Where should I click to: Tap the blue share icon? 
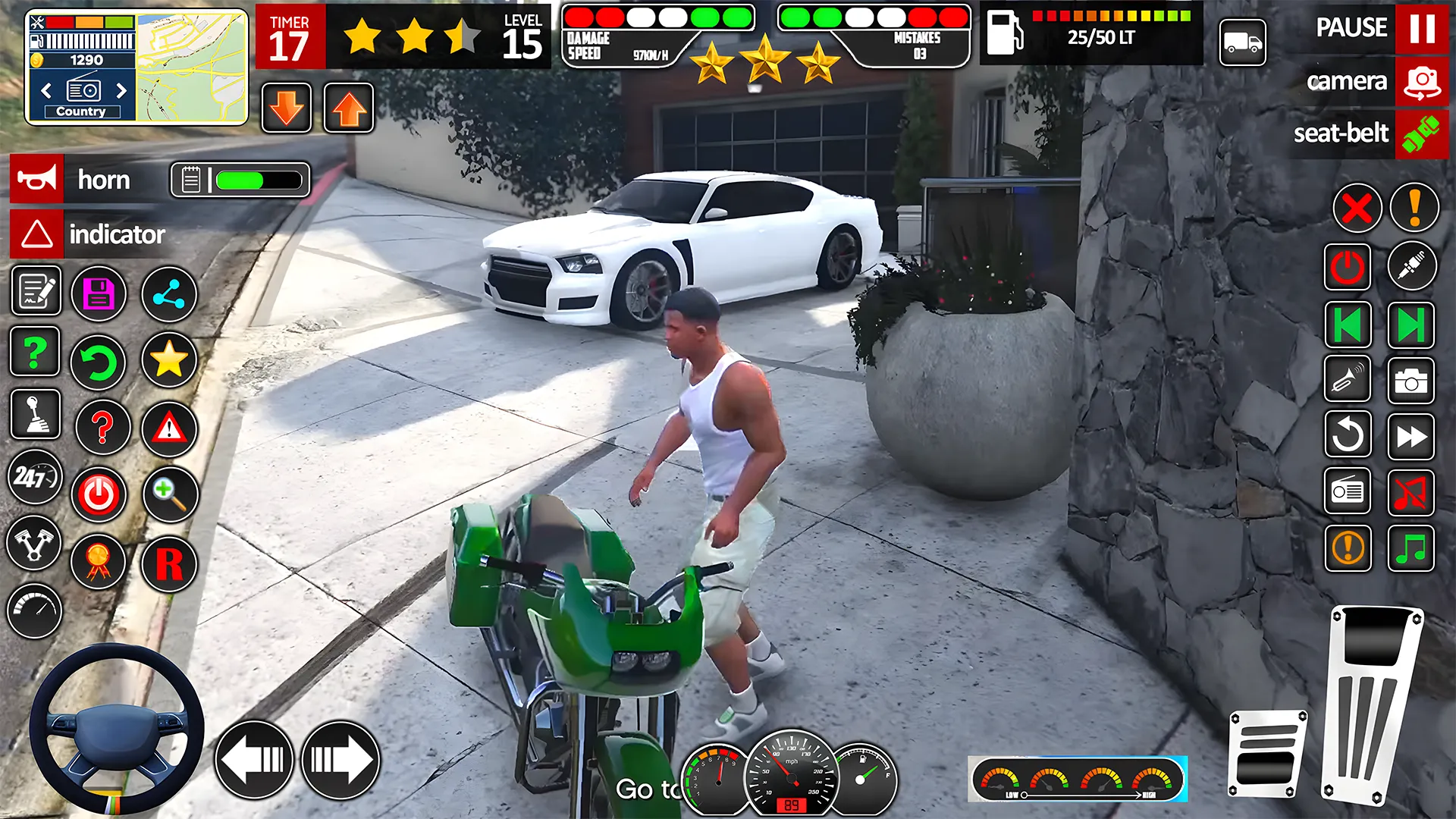pyautogui.click(x=168, y=294)
